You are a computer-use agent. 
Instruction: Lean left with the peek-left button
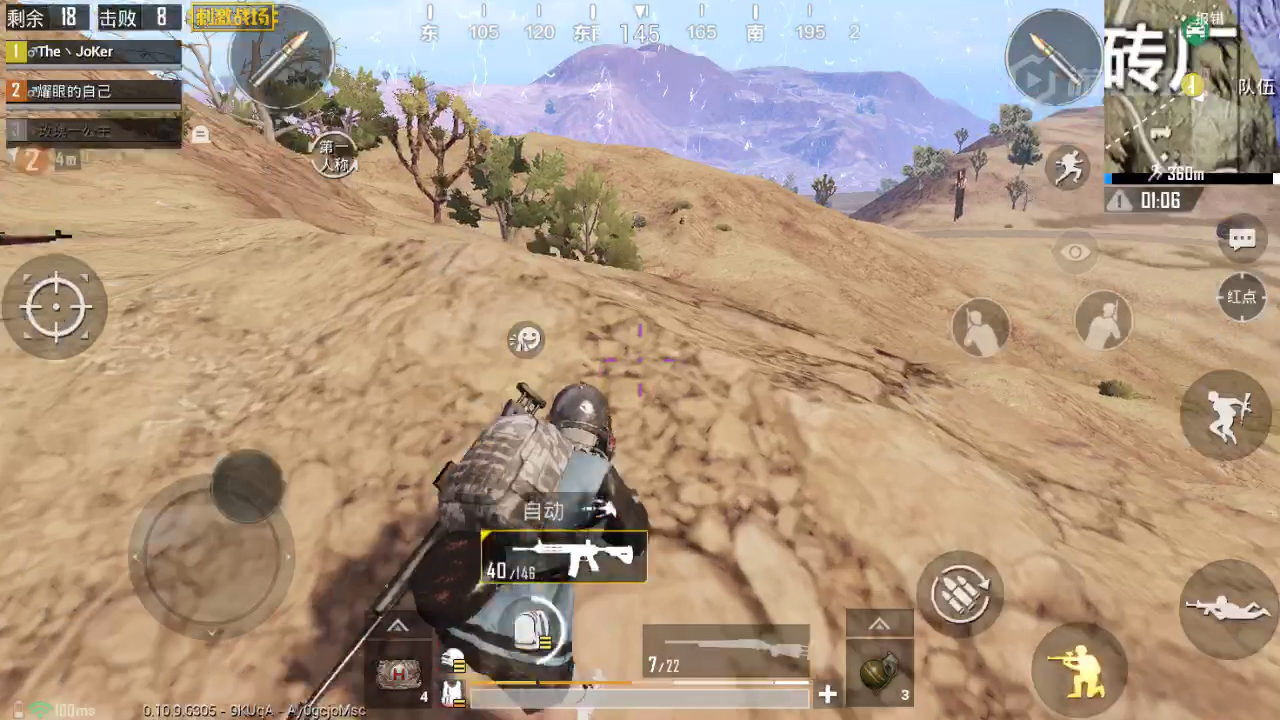[x=980, y=327]
